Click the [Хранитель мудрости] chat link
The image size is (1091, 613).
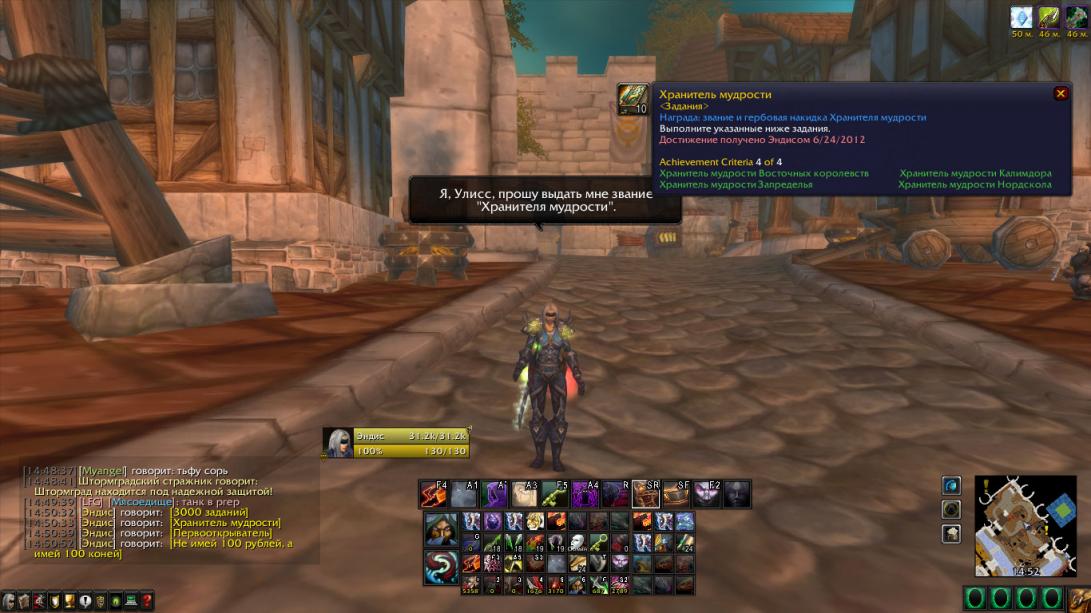point(225,522)
